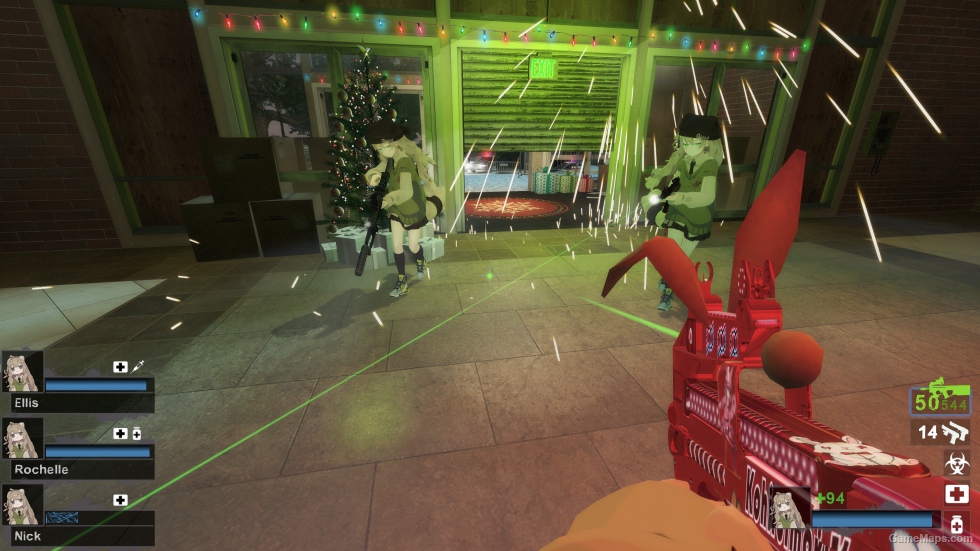This screenshot has width=980, height=551.
Task: Click Ellis's adrenaline syringe icon
Action: coord(137,367)
